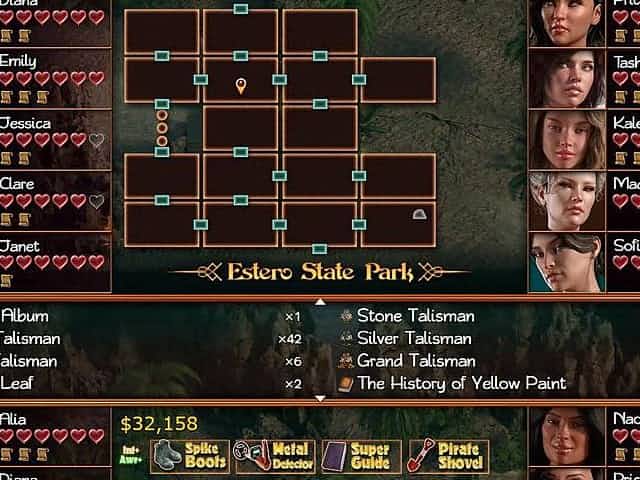Open The History of Yellow Paint book
The width and height of the screenshot is (640, 480).
pyautogui.click(x=460, y=383)
